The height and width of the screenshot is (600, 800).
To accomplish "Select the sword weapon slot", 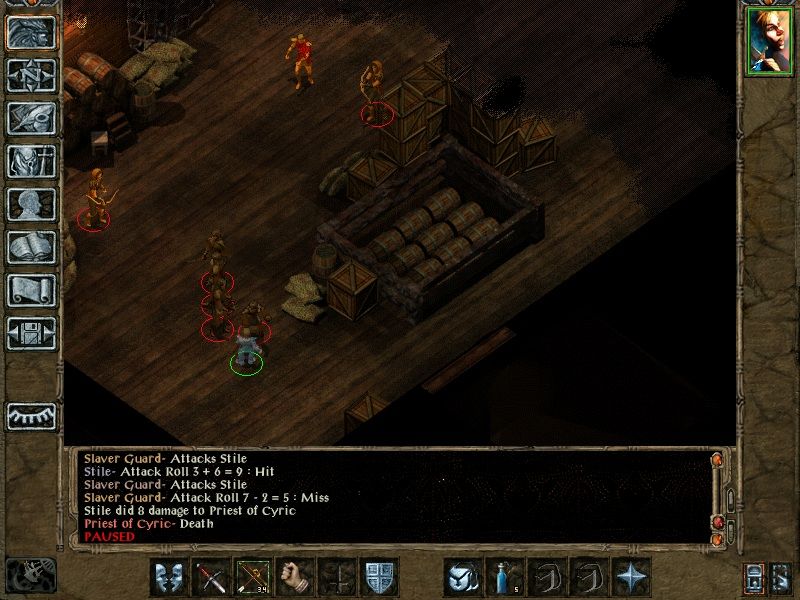I will click(209, 578).
